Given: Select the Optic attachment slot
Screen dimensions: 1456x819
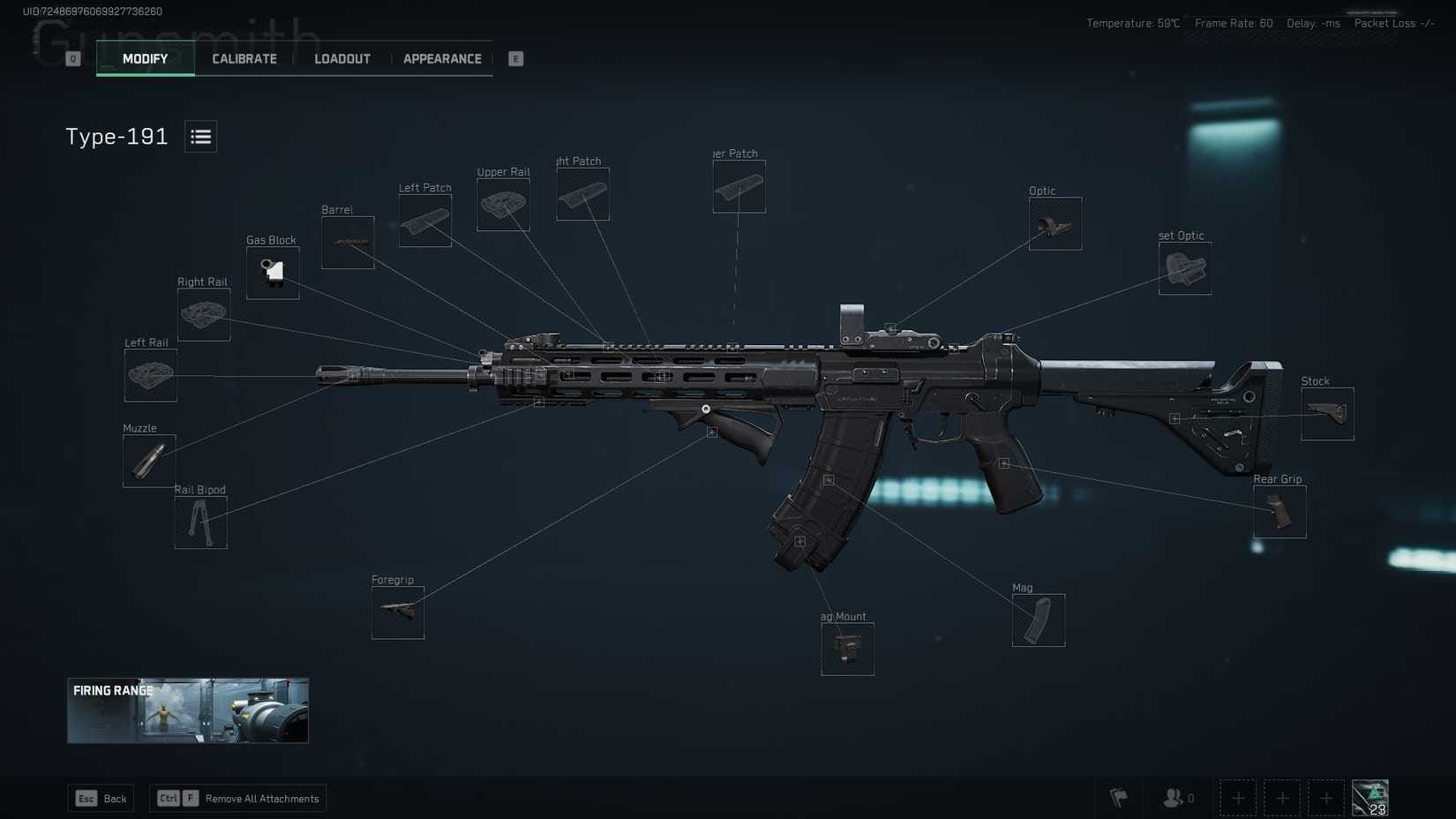Looking at the screenshot, I should pos(1055,224).
